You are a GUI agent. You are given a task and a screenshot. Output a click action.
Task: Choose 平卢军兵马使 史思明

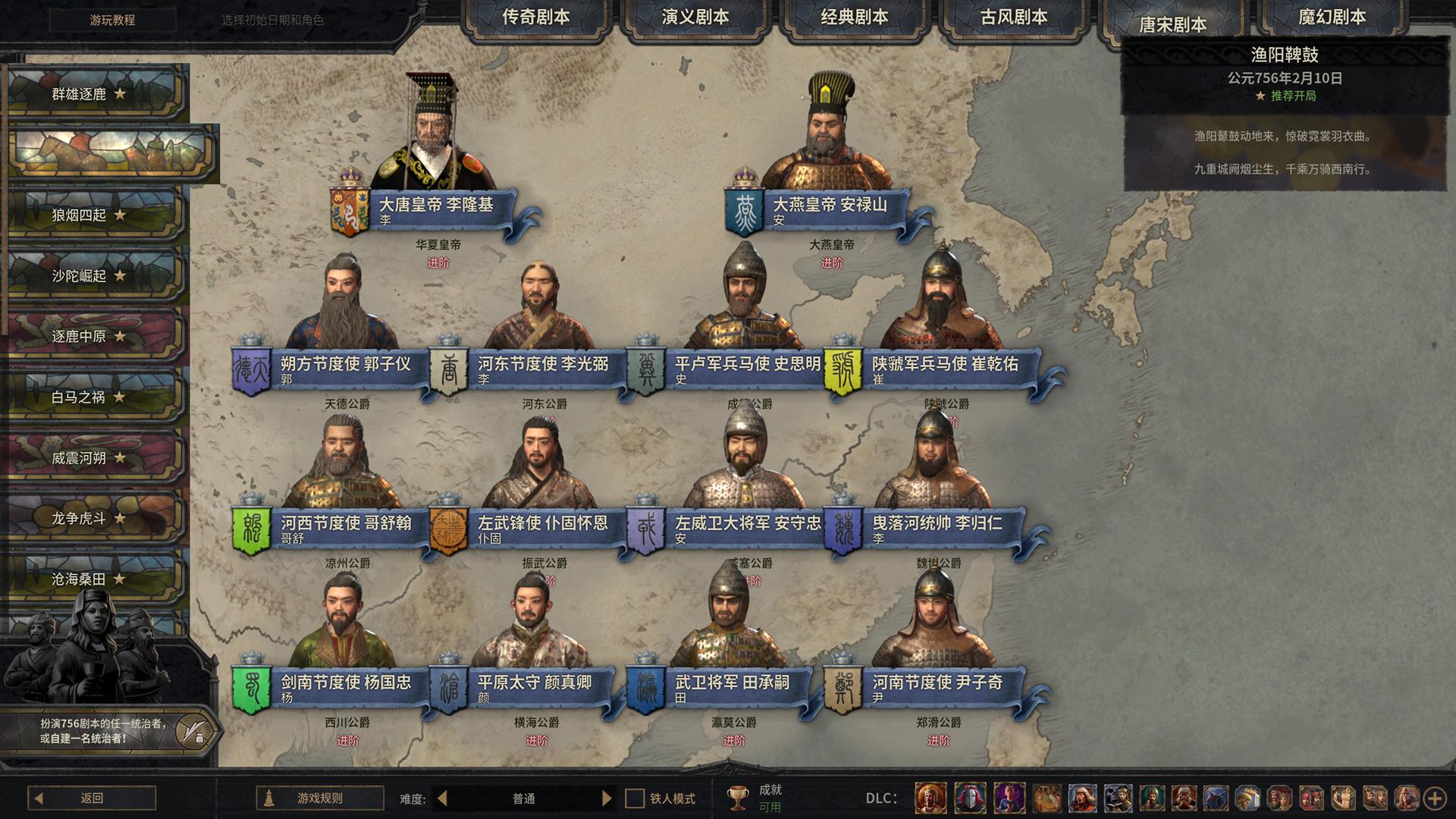pos(747,365)
